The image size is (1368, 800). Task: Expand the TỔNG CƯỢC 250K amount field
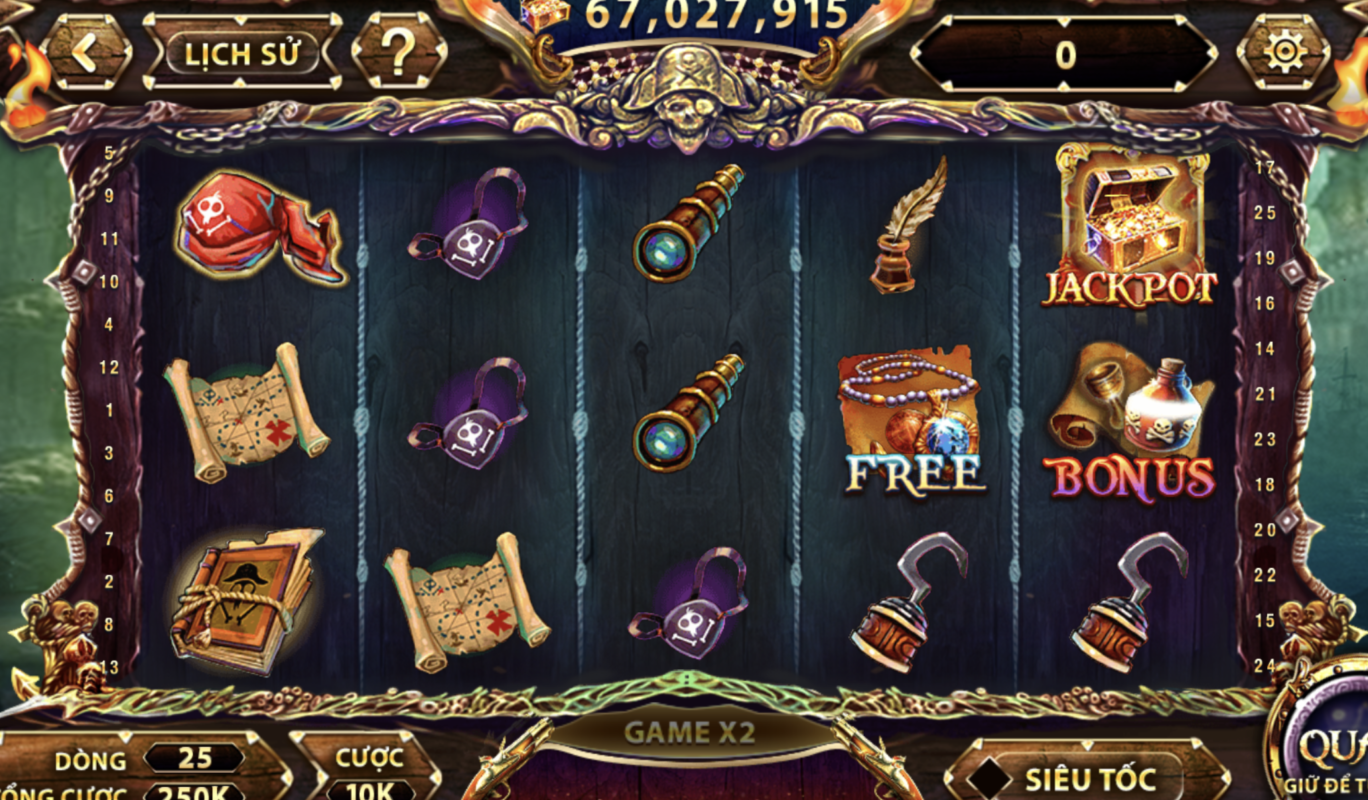(192, 793)
